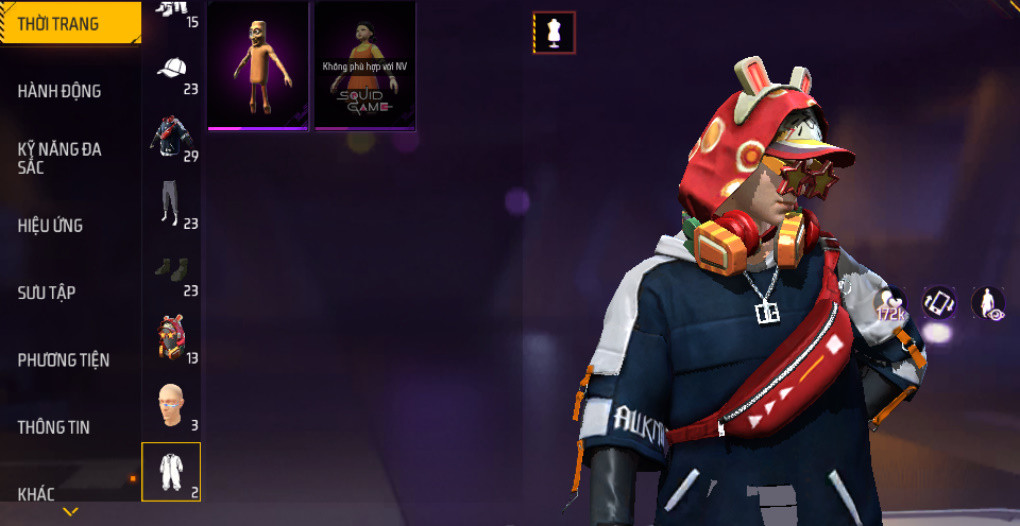Toggle the character visibility eye icon

click(x=988, y=303)
